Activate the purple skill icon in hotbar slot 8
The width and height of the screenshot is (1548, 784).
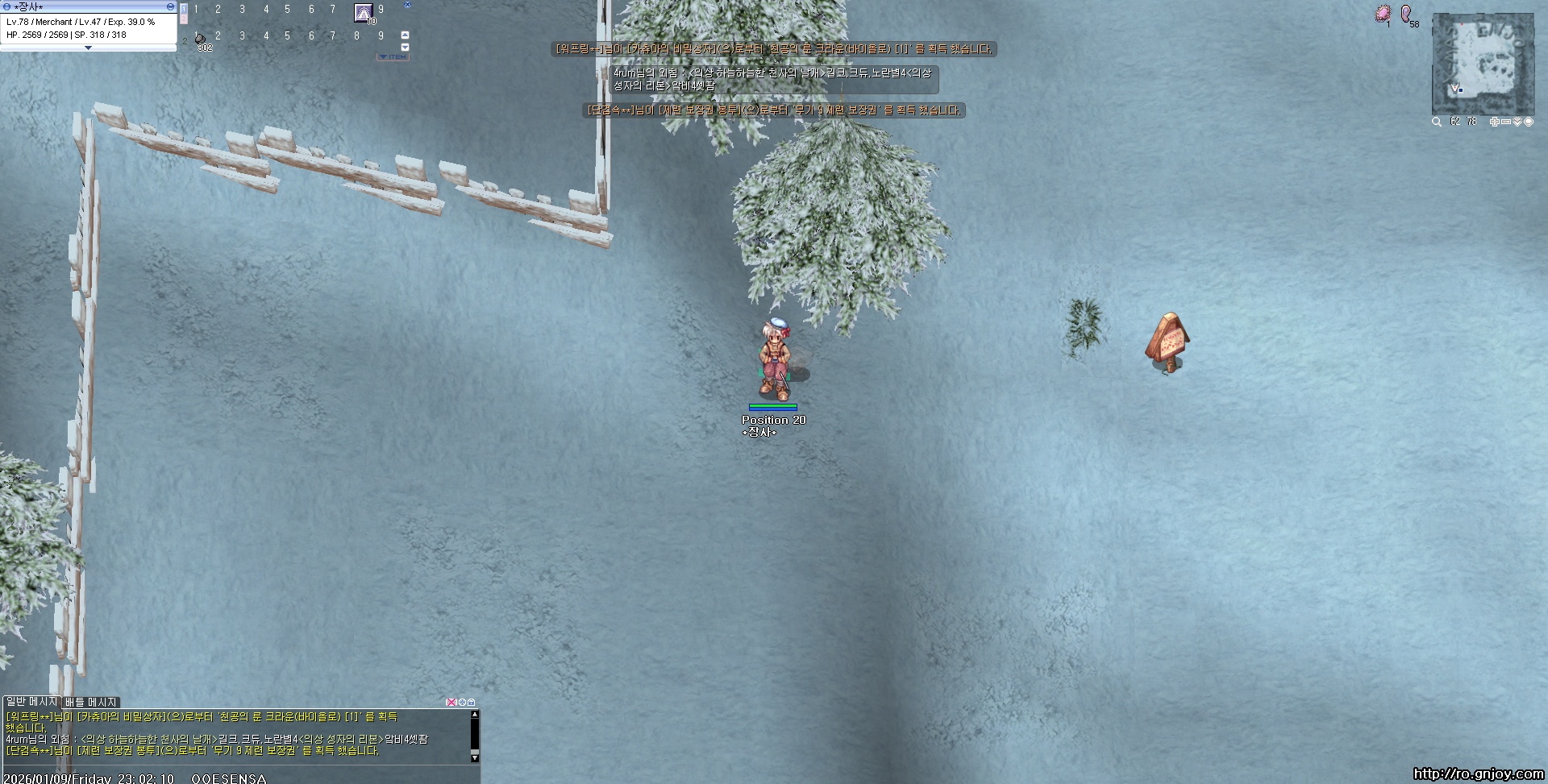point(364,13)
